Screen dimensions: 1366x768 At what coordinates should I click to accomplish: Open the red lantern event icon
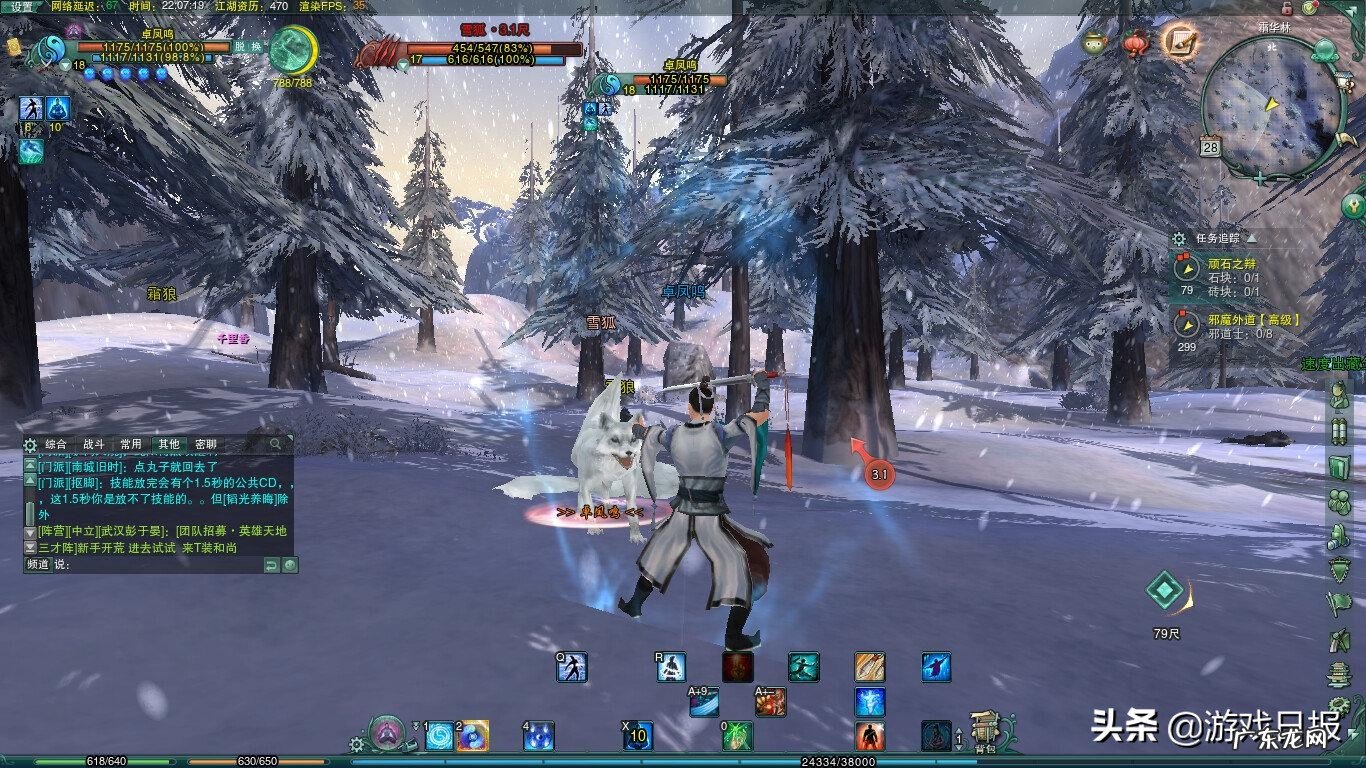1135,42
